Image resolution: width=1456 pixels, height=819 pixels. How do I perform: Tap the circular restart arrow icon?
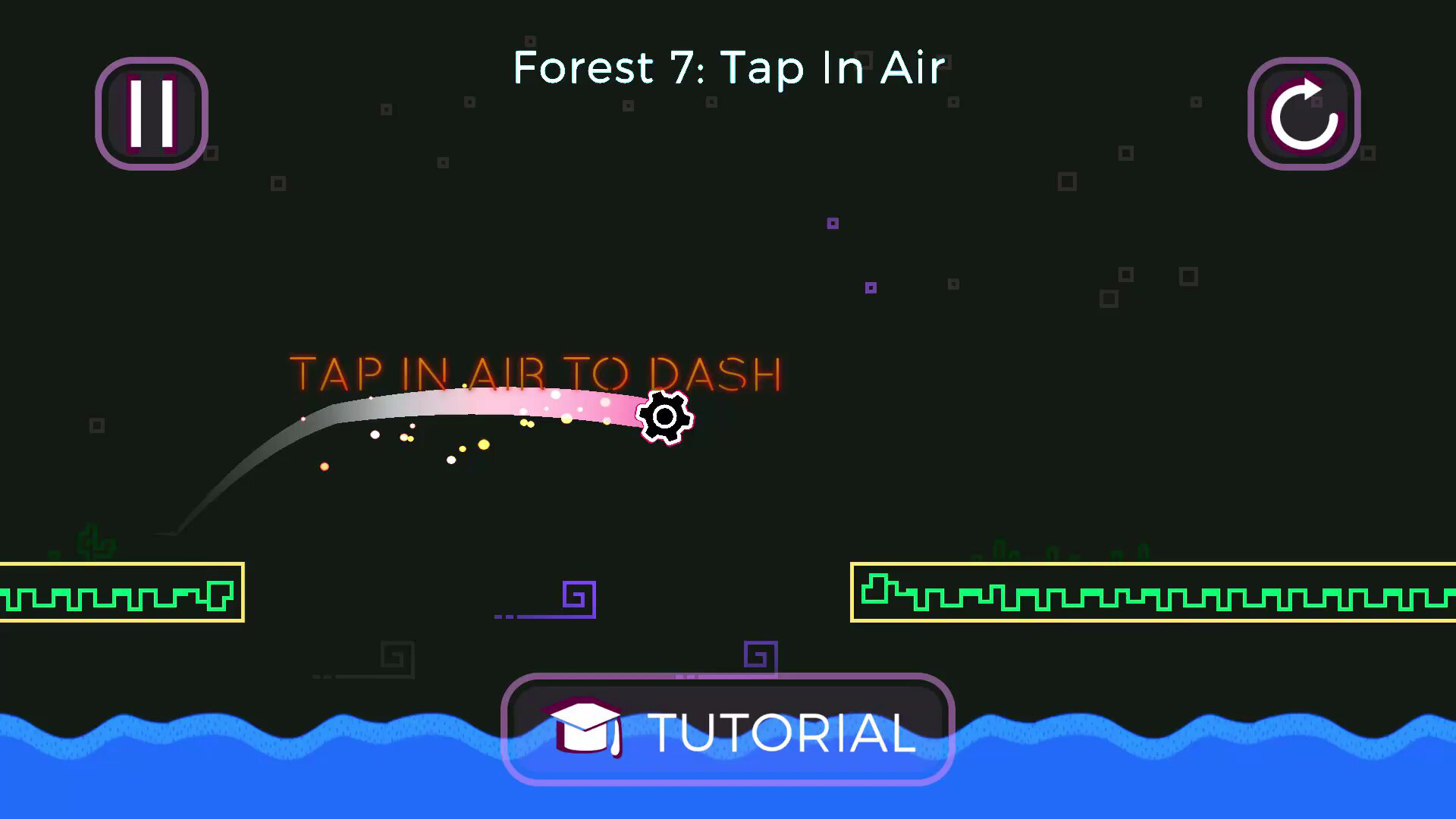pos(1303,112)
